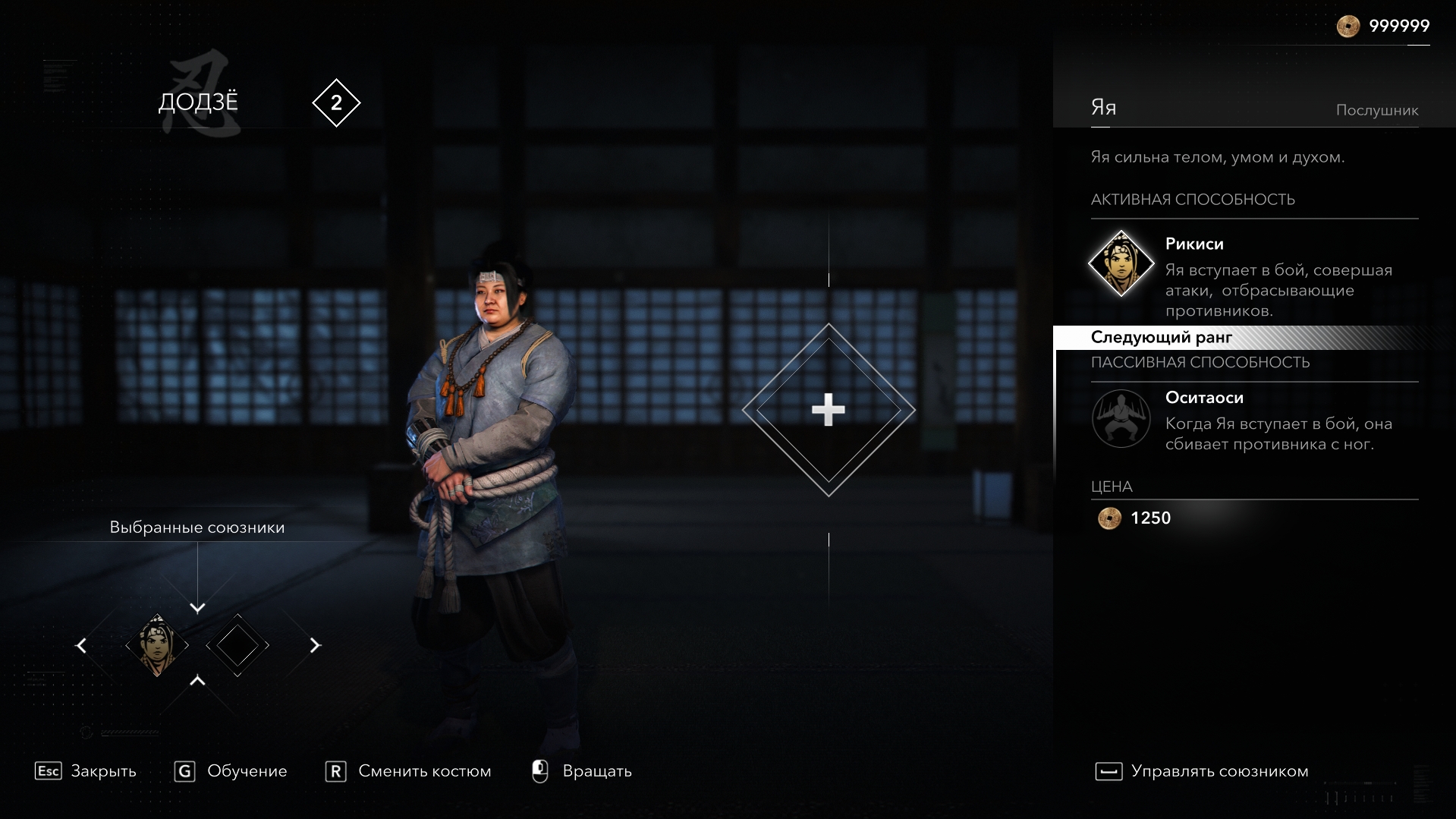
Task: Close the dojo screen via Закрыть
Action: [x=86, y=771]
